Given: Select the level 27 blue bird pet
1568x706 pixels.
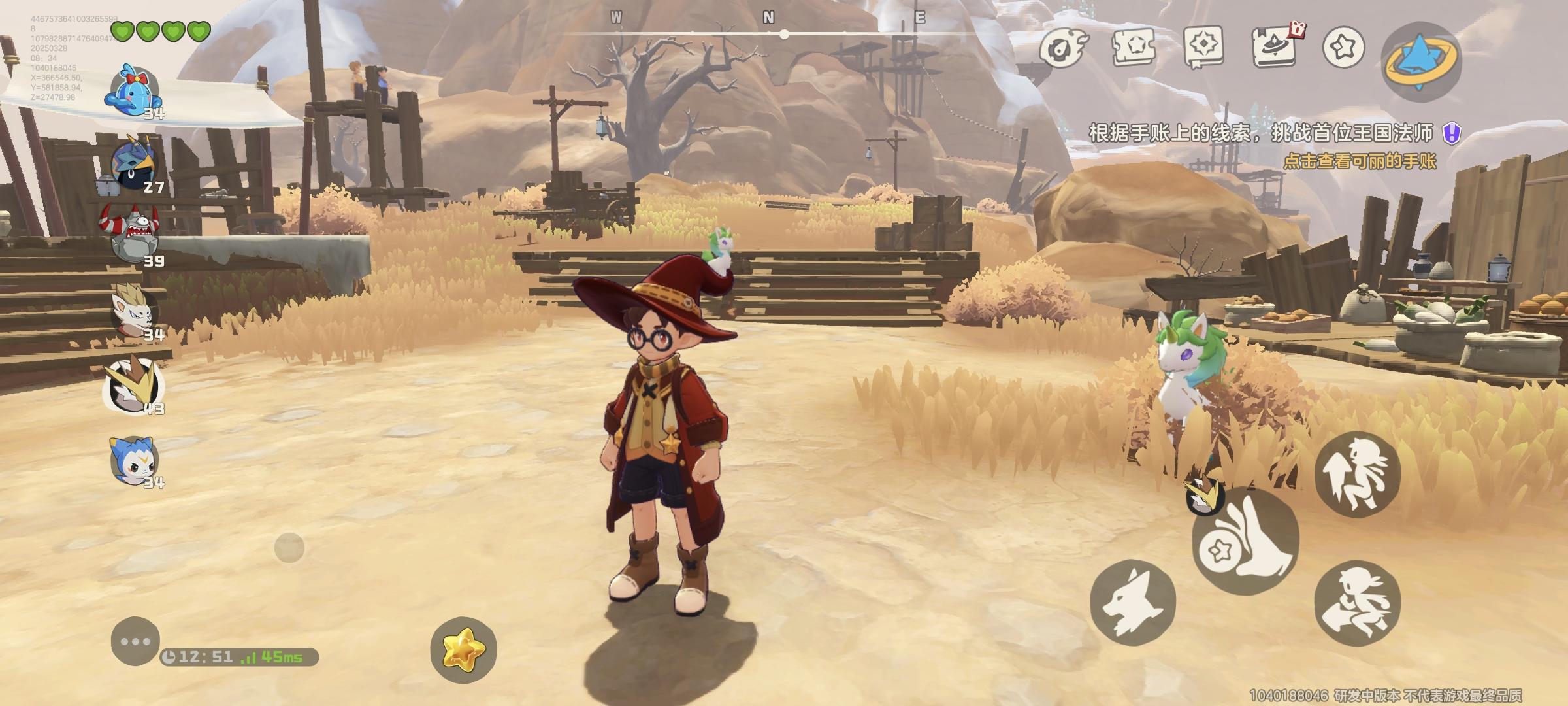Looking at the screenshot, I should click(135, 163).
